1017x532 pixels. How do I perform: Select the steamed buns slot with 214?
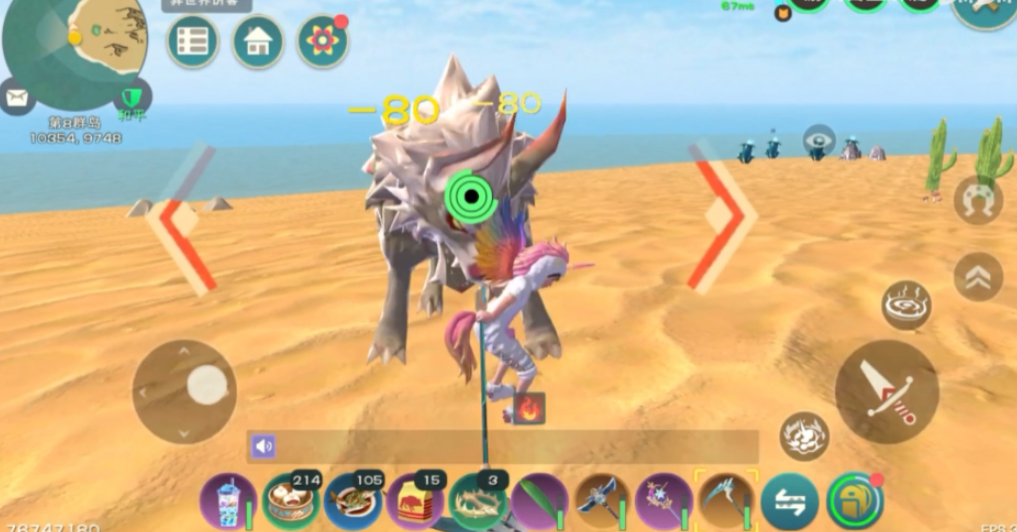click(290, 500)
